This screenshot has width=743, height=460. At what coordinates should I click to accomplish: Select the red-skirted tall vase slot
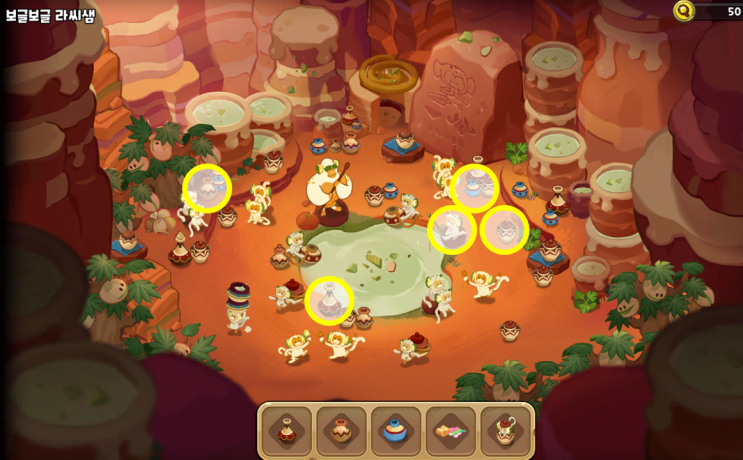(x=287, y=430)
